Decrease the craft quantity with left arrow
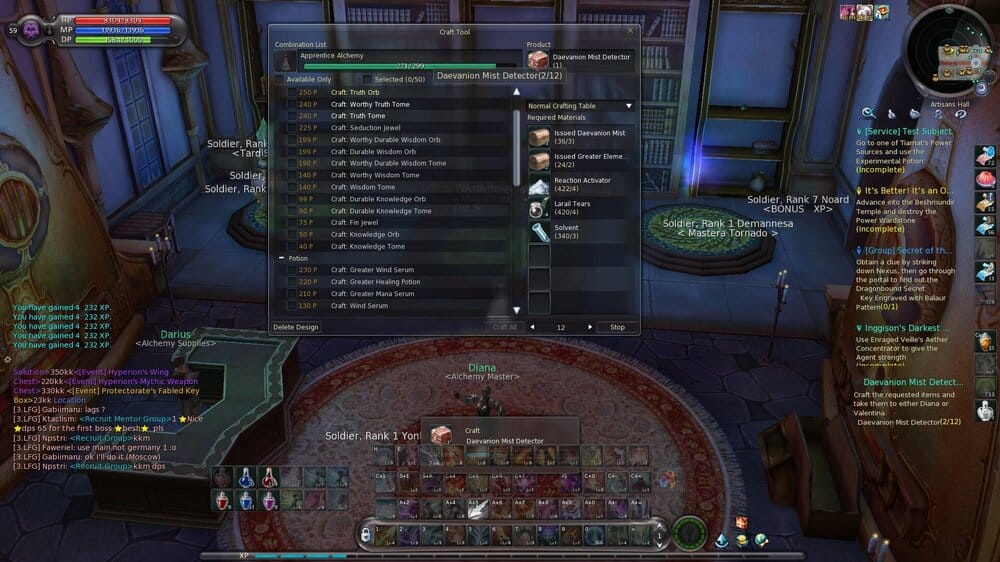1000x562 pixels. 532,327
